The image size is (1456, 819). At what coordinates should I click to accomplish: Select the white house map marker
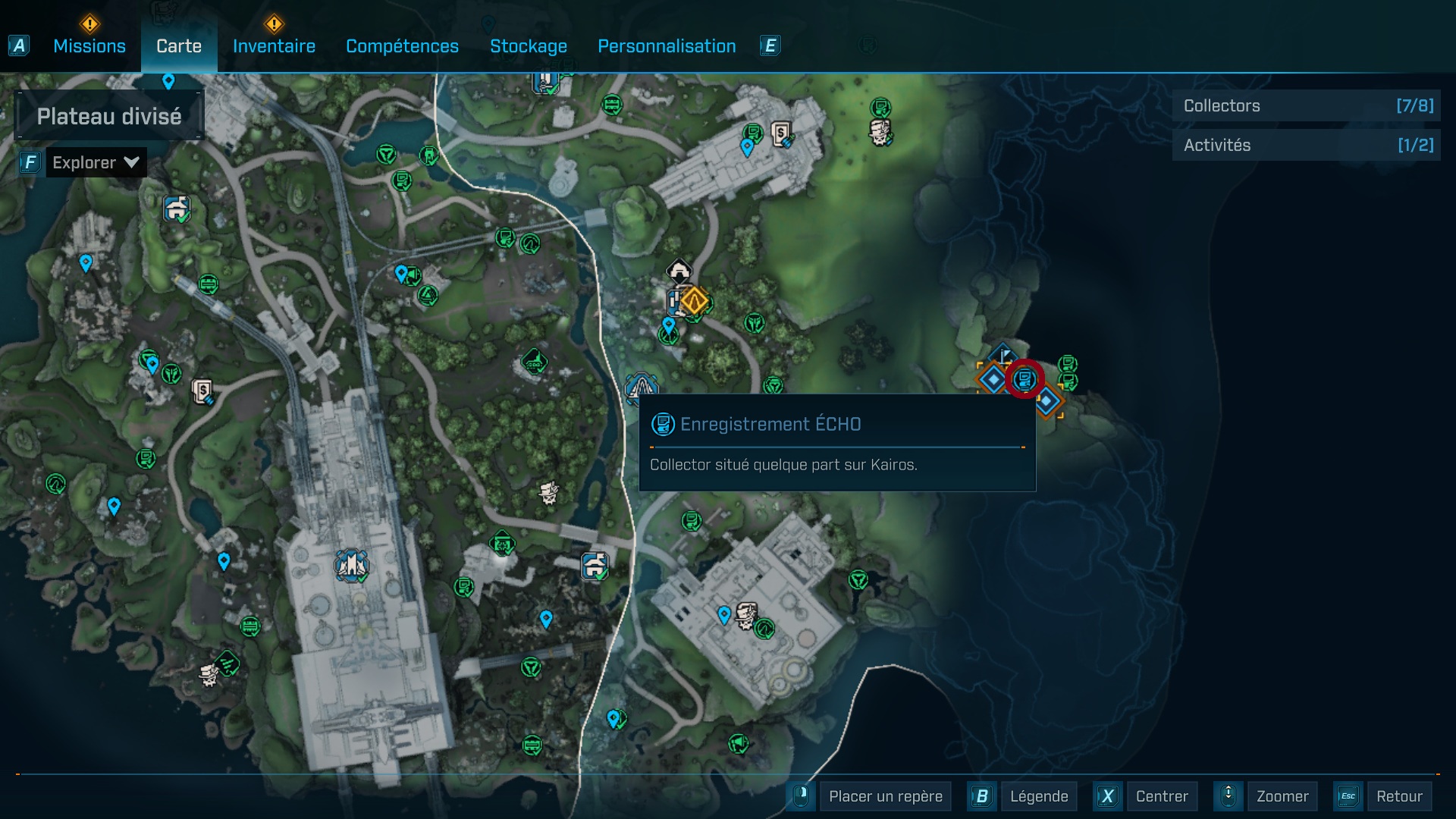click(679, 270)
